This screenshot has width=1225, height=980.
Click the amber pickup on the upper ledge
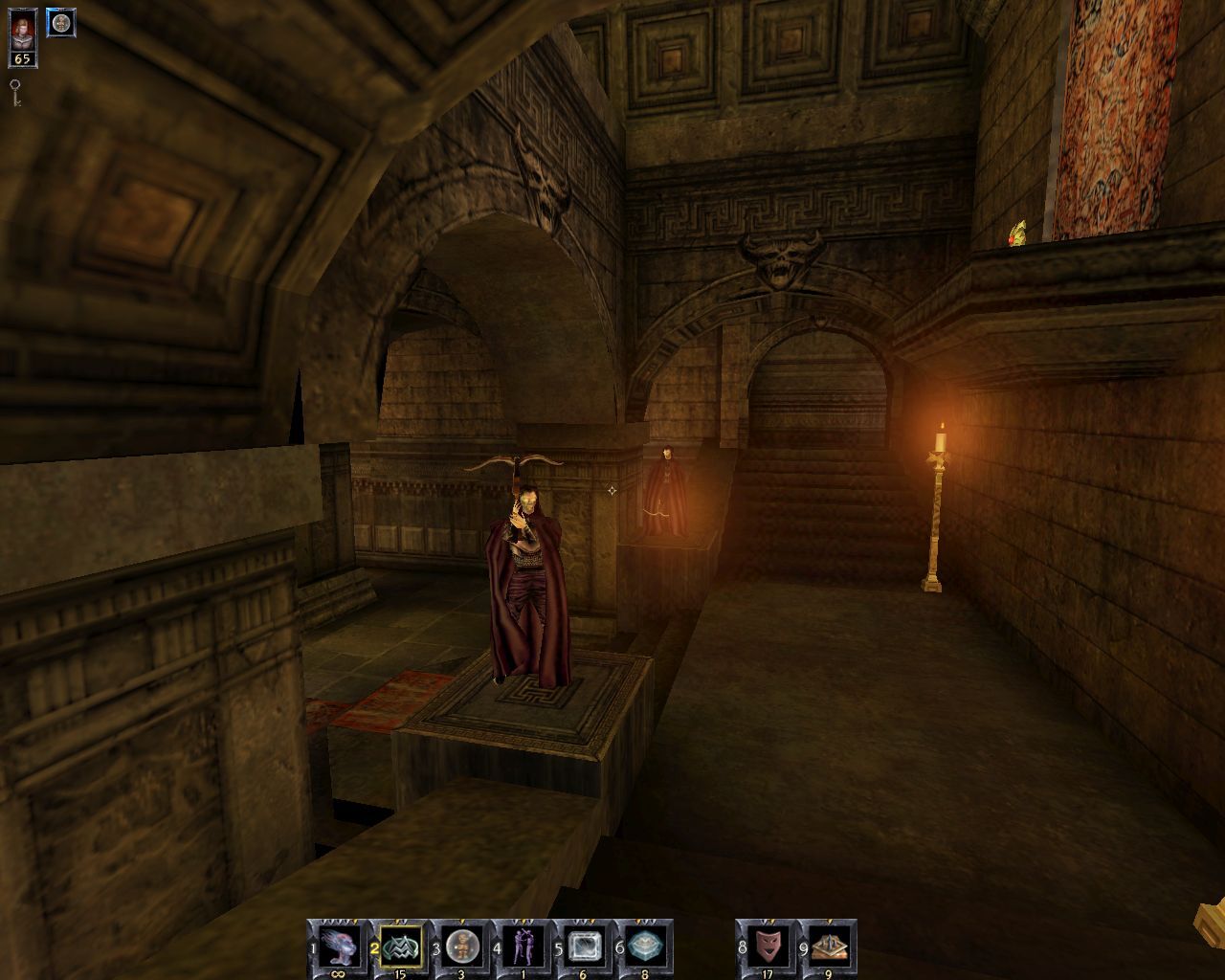pos(1017,234)
